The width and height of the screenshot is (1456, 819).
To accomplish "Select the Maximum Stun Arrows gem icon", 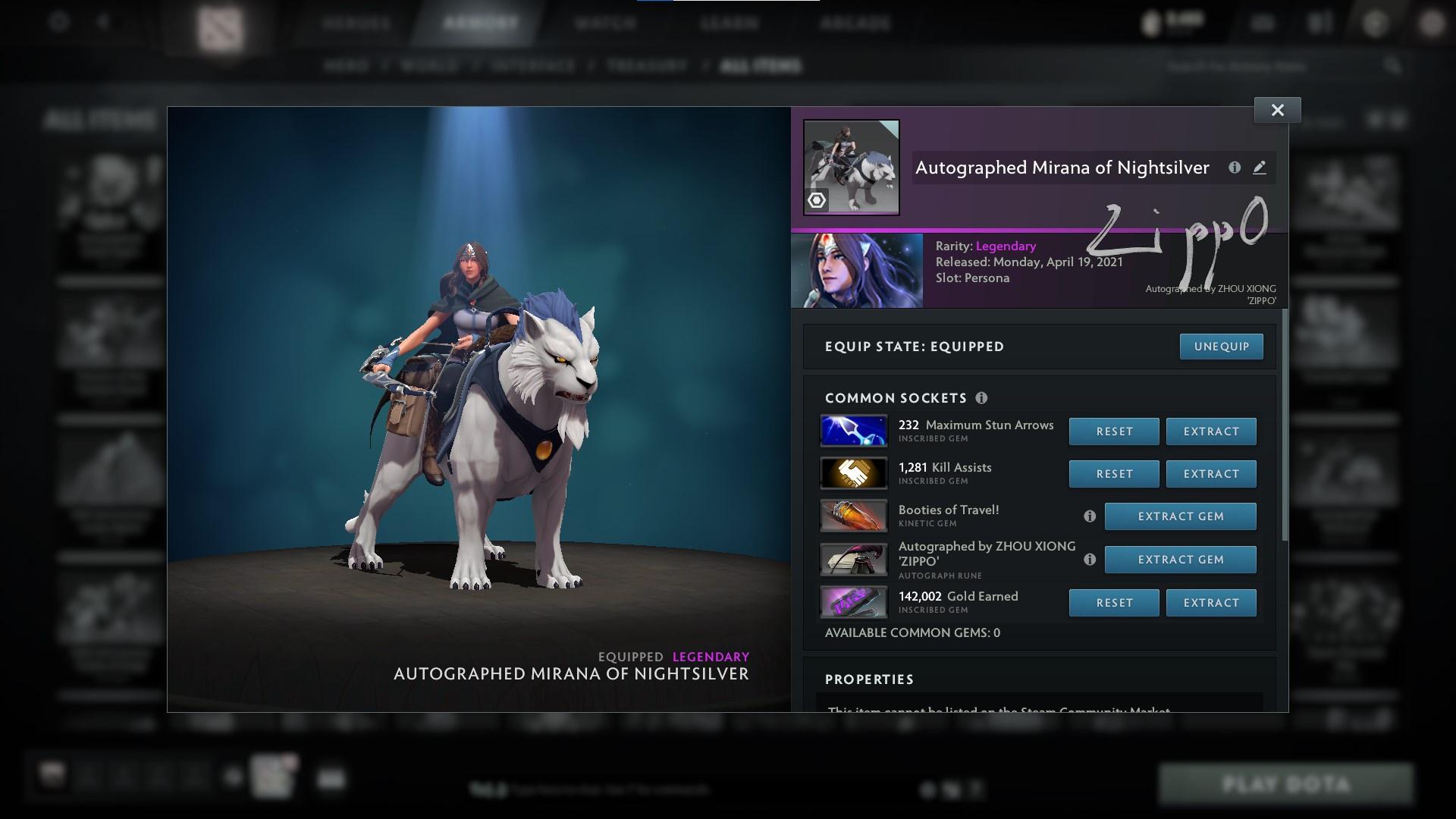I will point(853,431).
